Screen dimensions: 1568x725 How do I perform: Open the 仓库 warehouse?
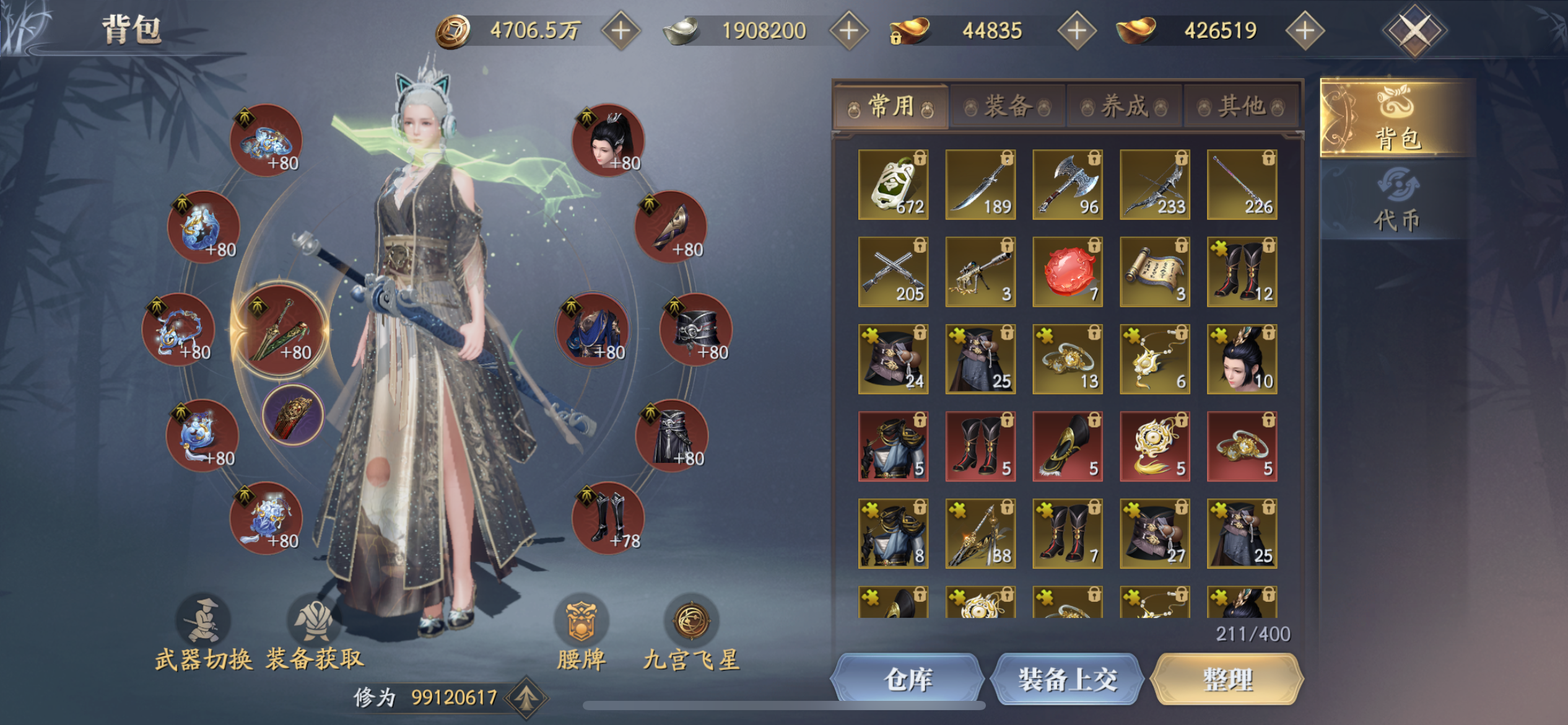click(907, 680)
